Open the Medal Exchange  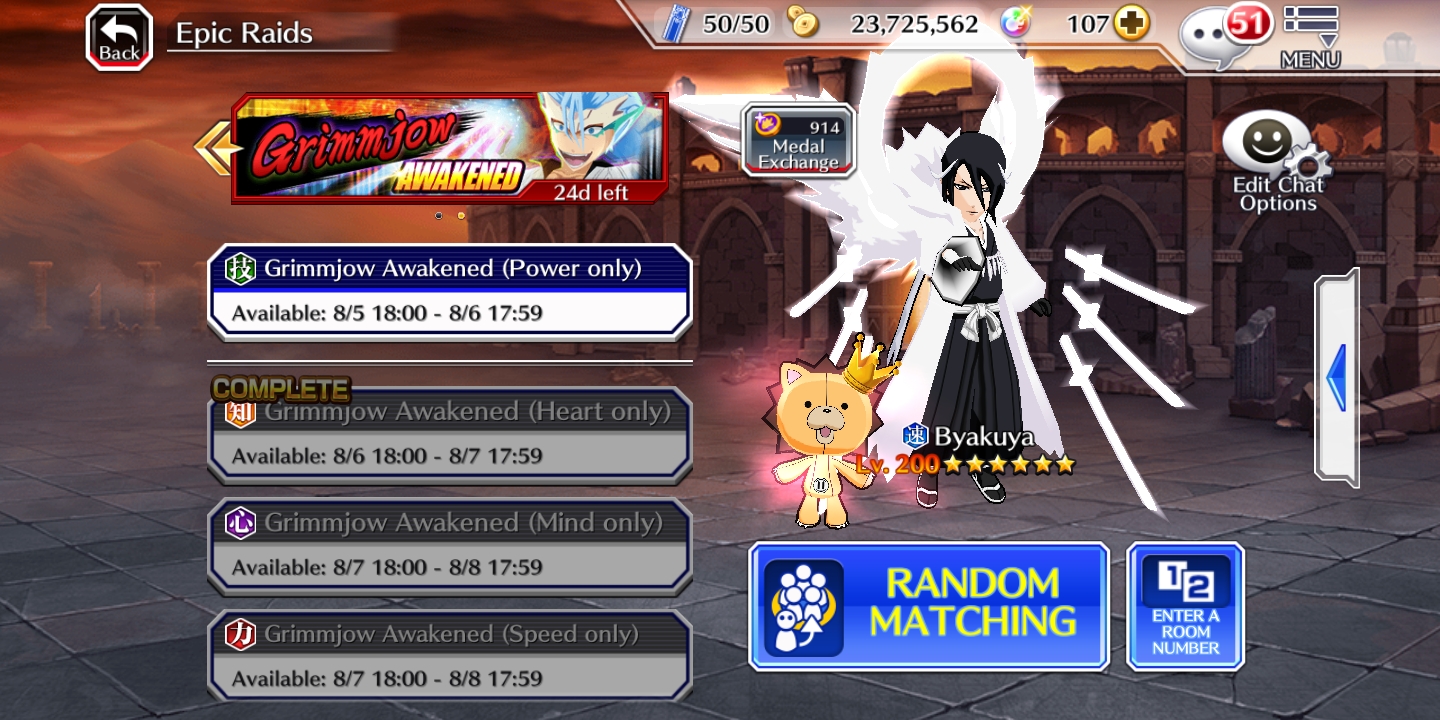tap(797, 140)
